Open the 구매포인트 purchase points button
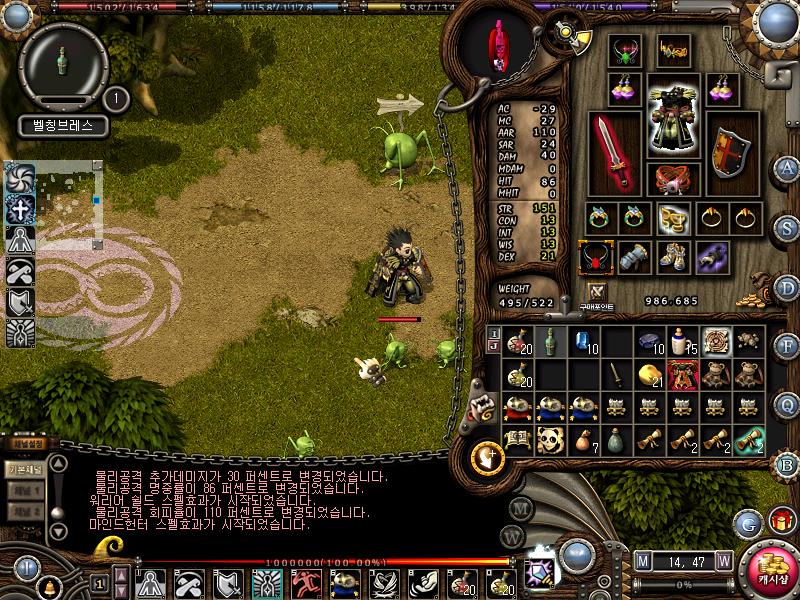 coord(599,293)
